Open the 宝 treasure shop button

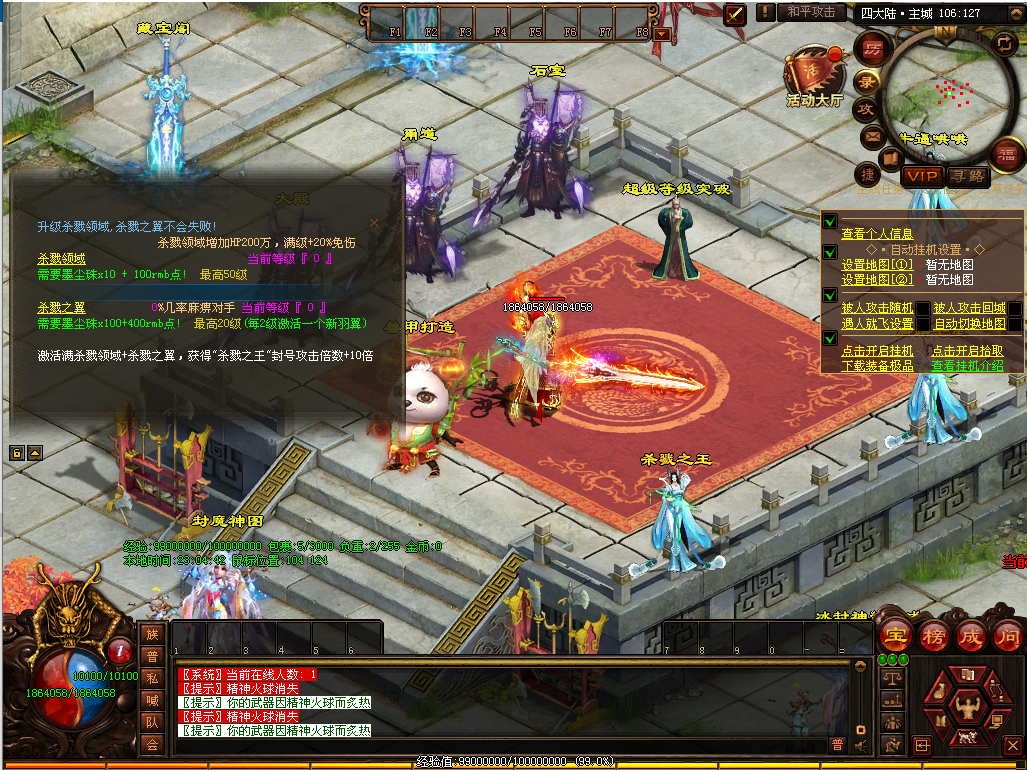893,635
